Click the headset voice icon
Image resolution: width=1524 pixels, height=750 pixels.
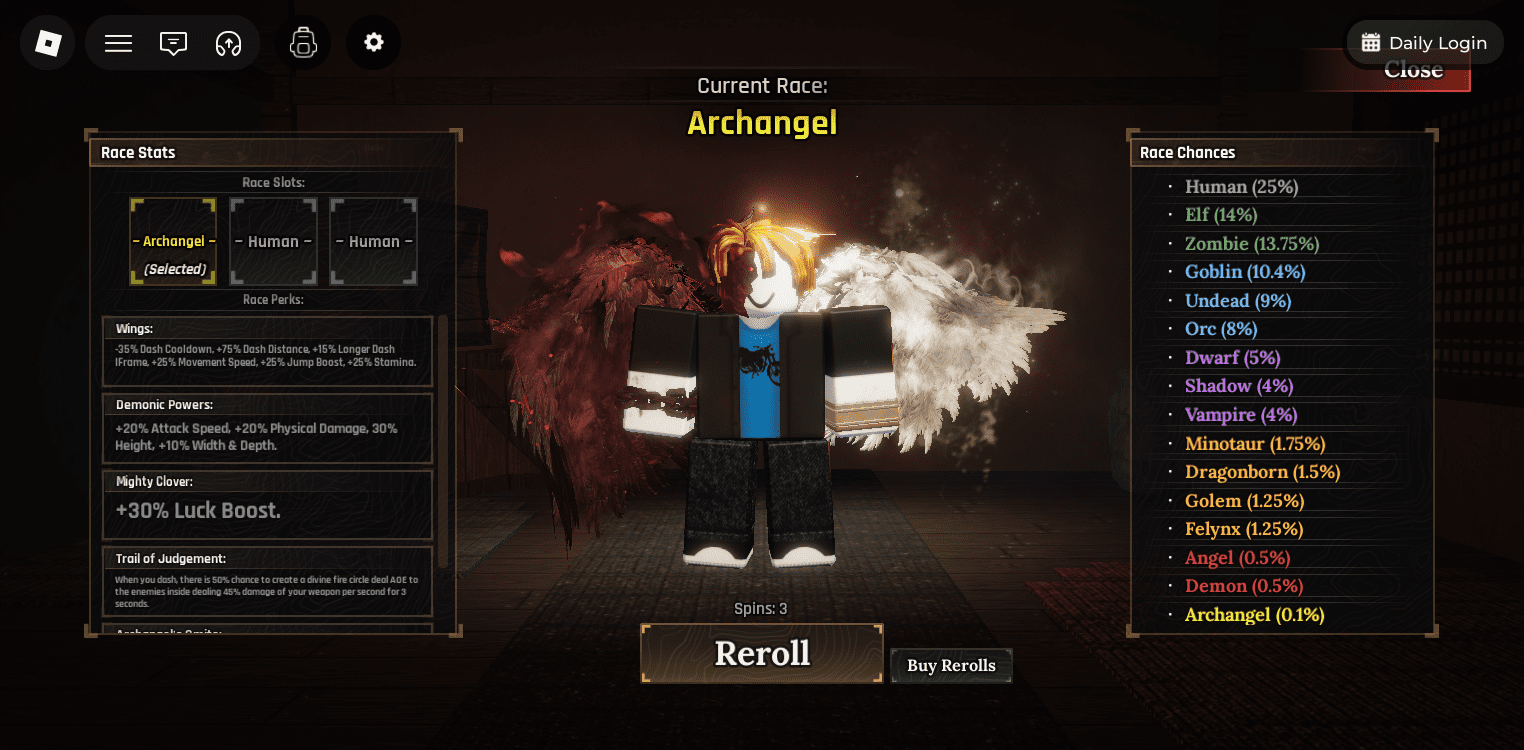(229, 43)
